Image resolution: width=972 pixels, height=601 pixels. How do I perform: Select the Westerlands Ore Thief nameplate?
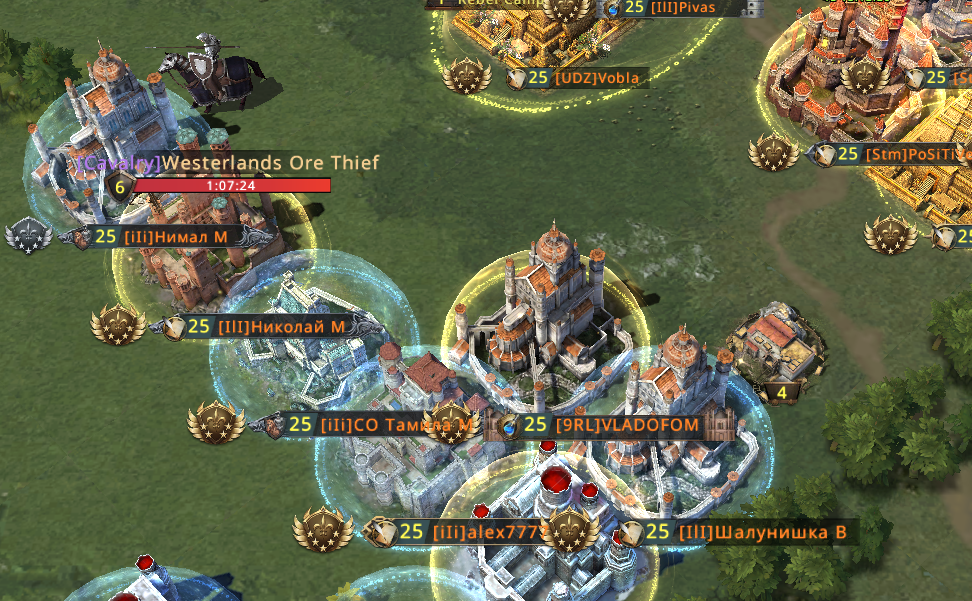point(270,163)
